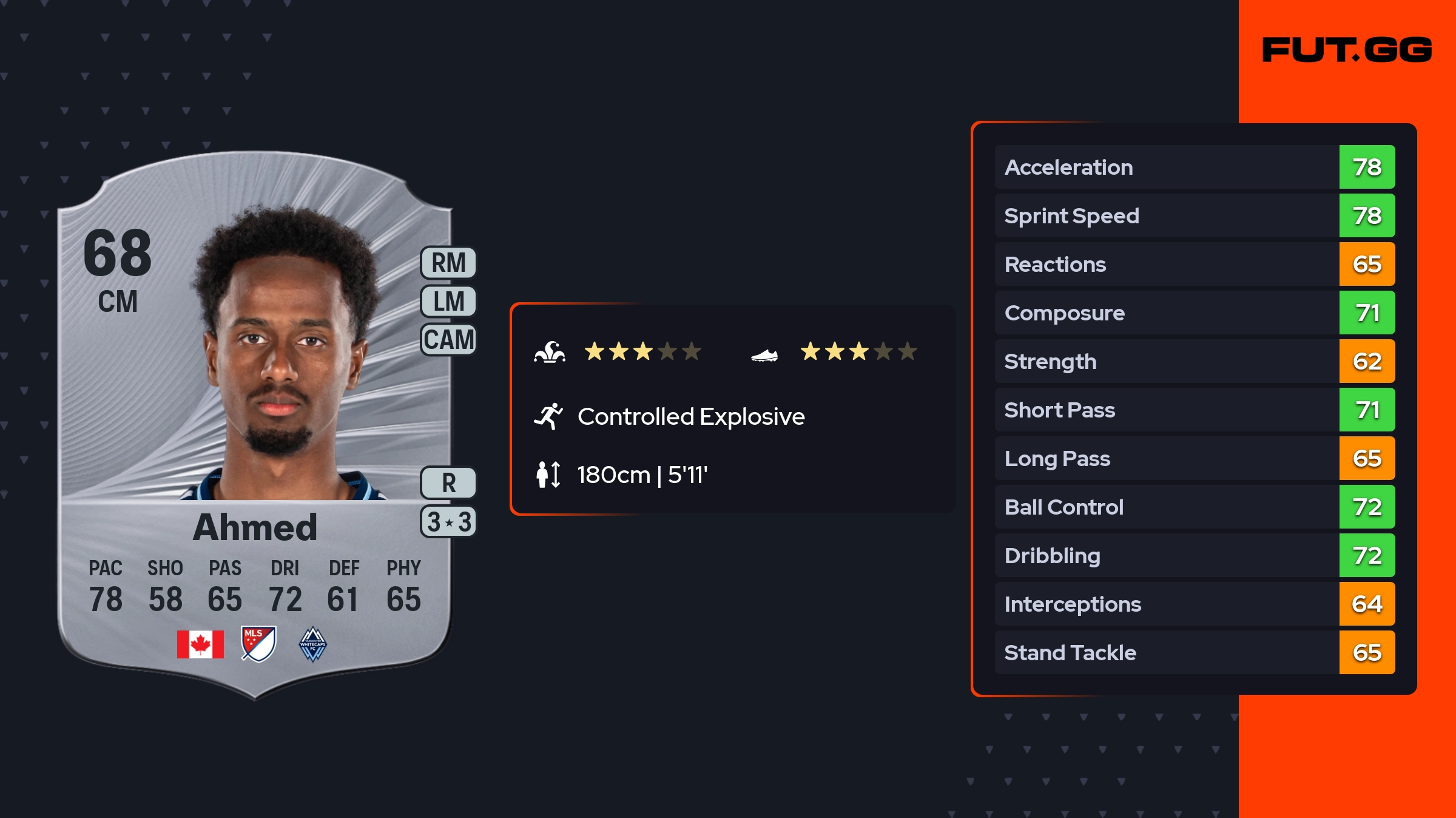Viewport: 1456px width, 818px height.
Task: Select the Acceleration stat row
Action: pos(1194,167)
